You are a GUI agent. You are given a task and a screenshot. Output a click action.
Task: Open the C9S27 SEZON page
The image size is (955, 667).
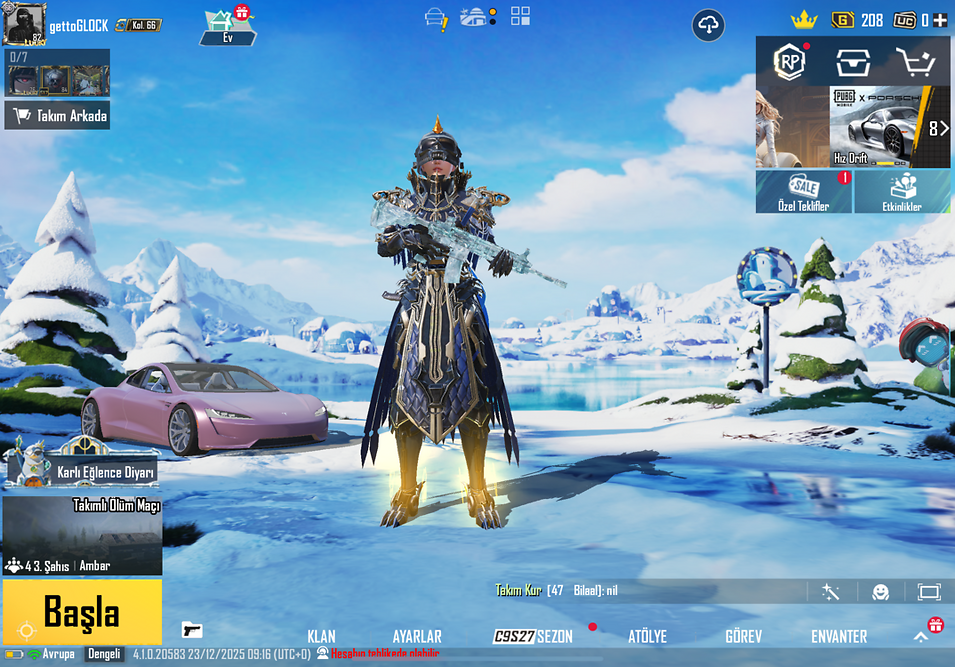coord(534,636)
